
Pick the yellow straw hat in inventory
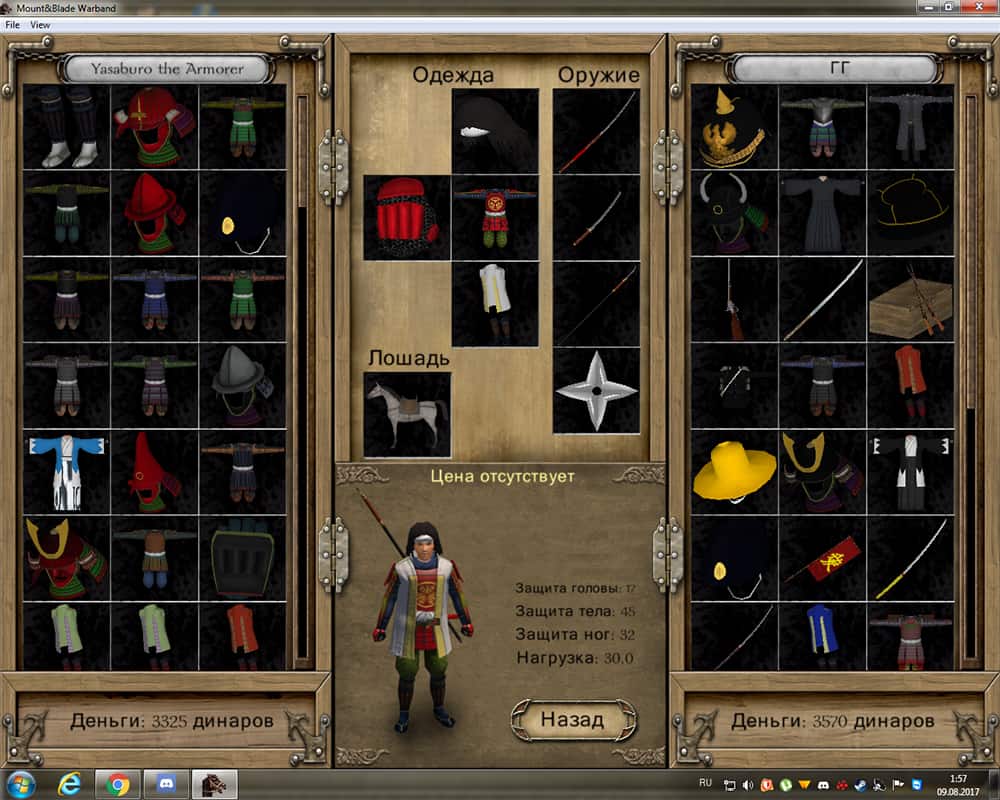[734, 471]
